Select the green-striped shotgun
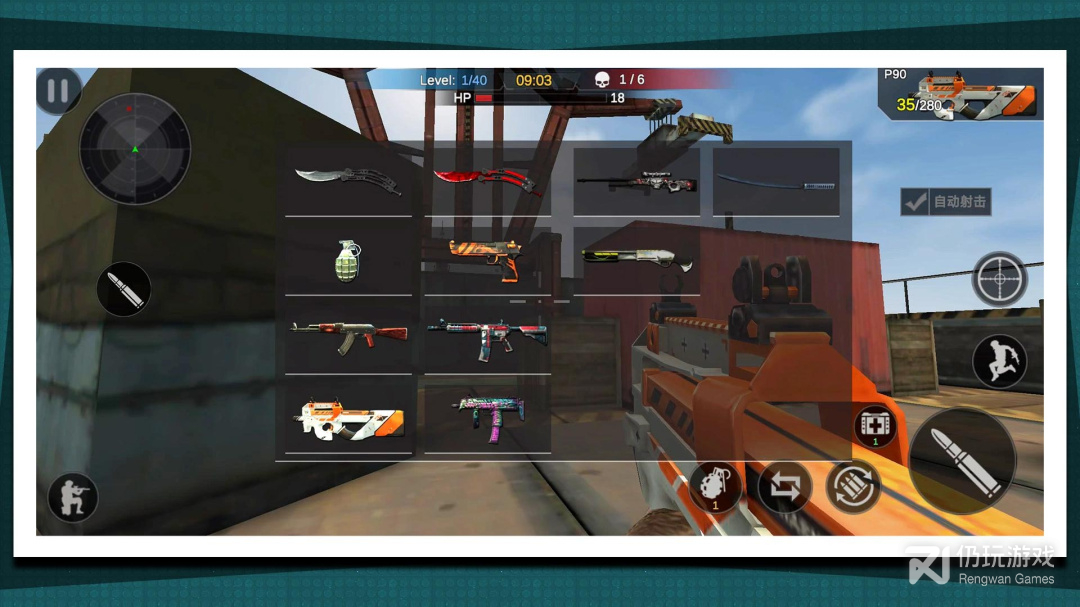The height and width of the screenshot is (607, 1080). (x=636, y=259)
